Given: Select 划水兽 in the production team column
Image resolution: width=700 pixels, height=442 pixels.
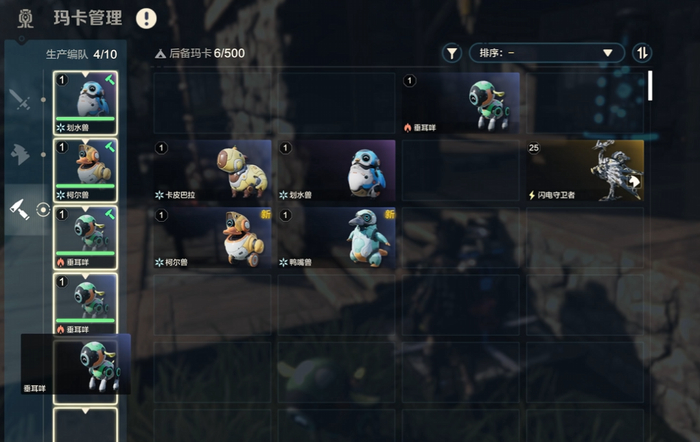Looking at the screenshot, I should (85, 101).
